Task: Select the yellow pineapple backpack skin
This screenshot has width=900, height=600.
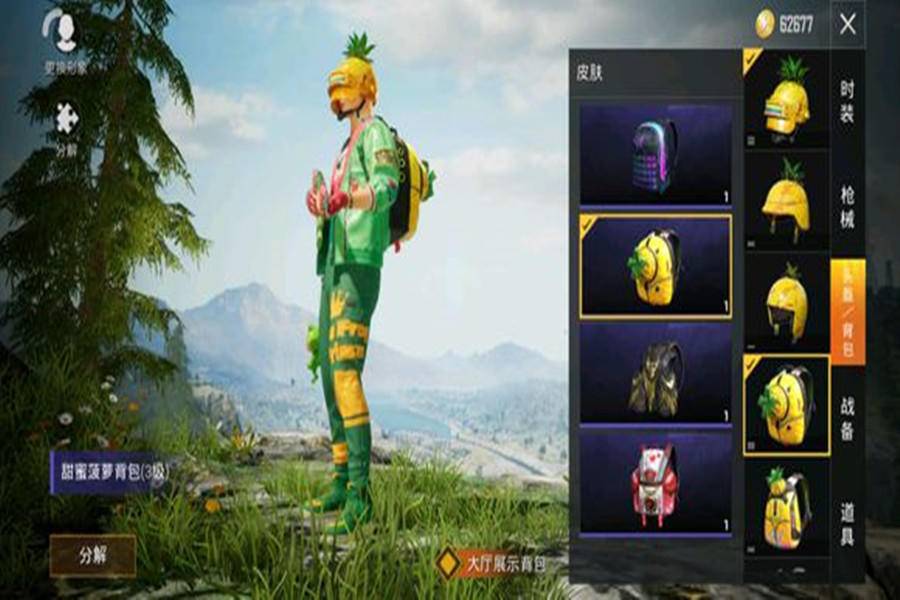Action: 655,266
